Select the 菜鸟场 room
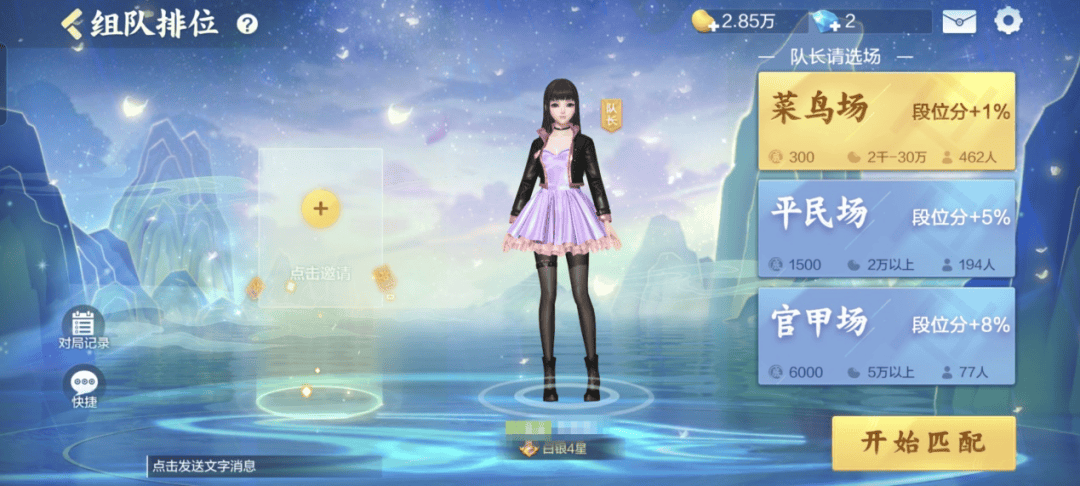This screenshot has height=486, width=1080. pyautogui.click(x=886, y=121)
